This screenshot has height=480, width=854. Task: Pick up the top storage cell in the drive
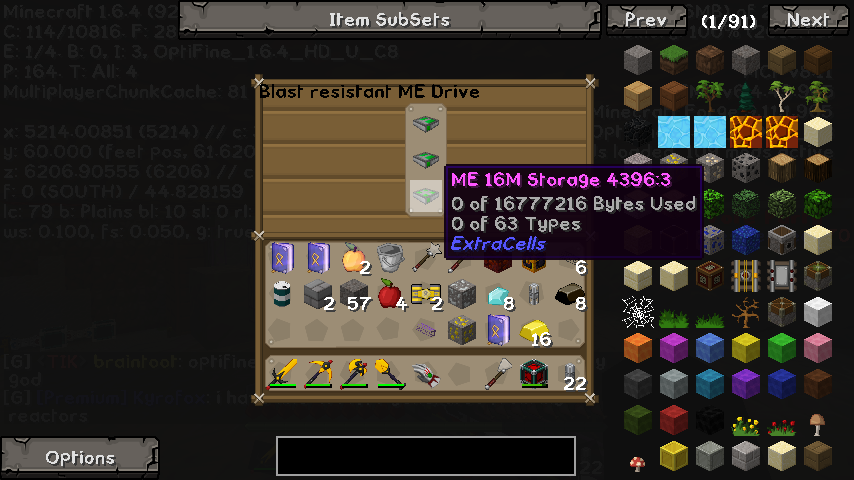(x=426, y=124)
